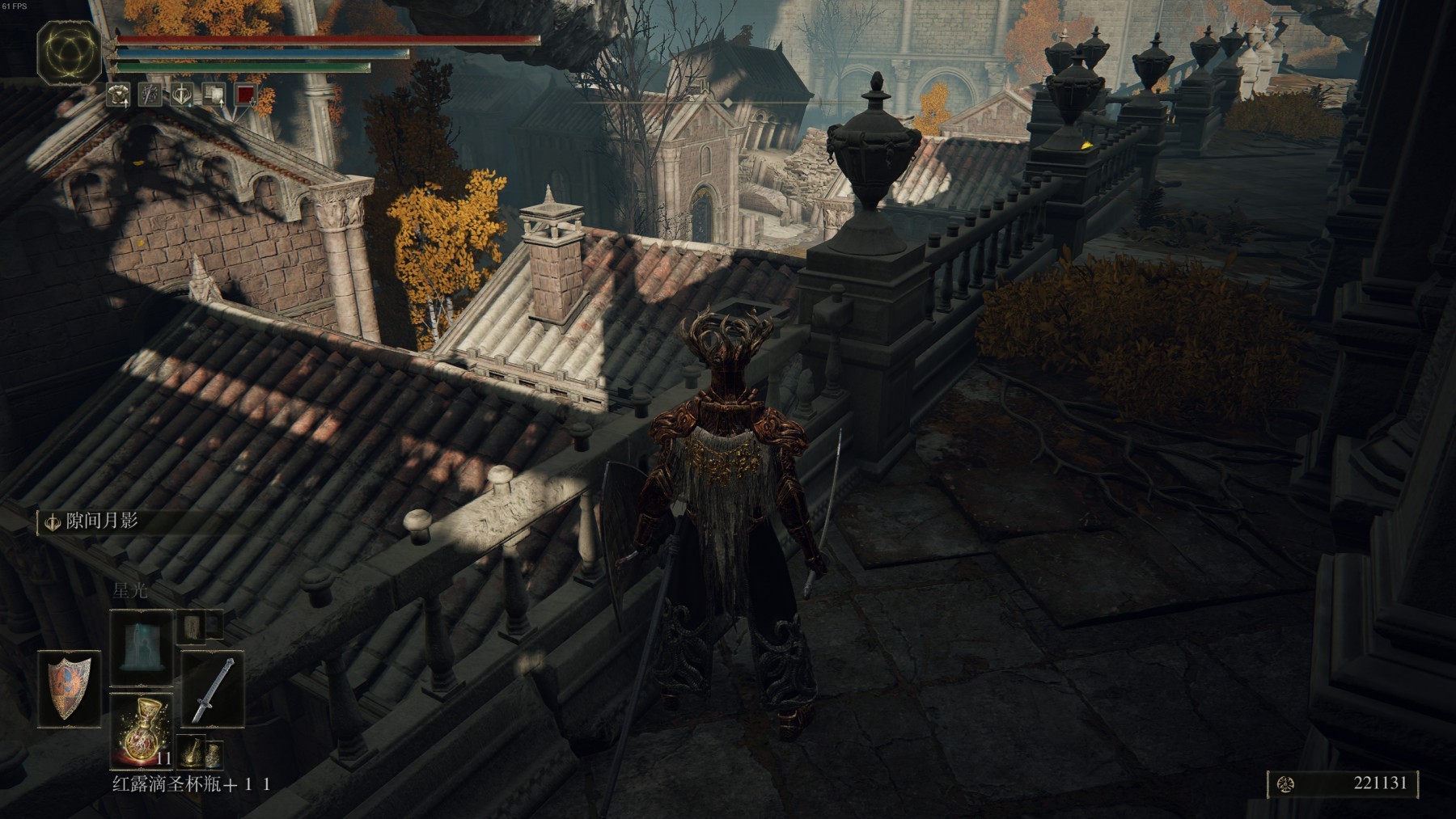This screenshot has height=819, width=1456.
Task: Click the next quick item preview
Action: click(192, 753)
